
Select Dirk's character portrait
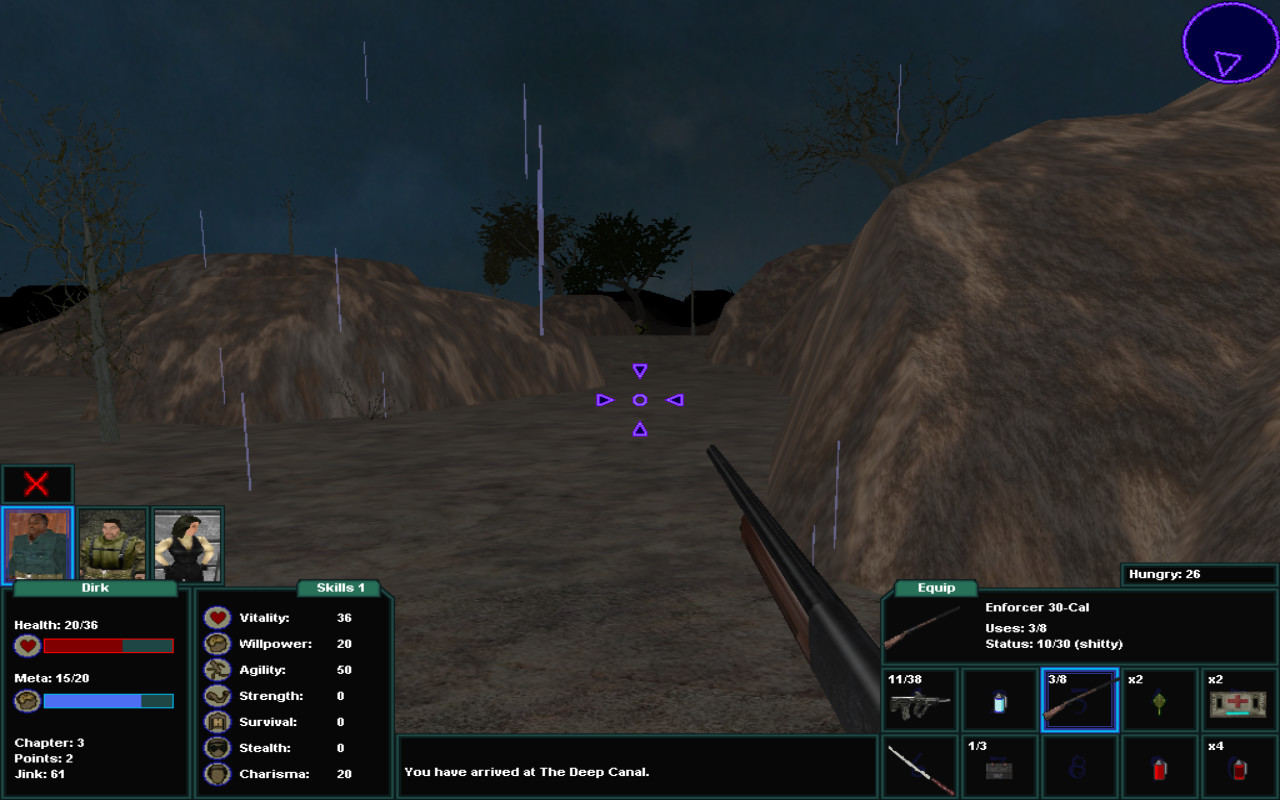pos(40,544)
